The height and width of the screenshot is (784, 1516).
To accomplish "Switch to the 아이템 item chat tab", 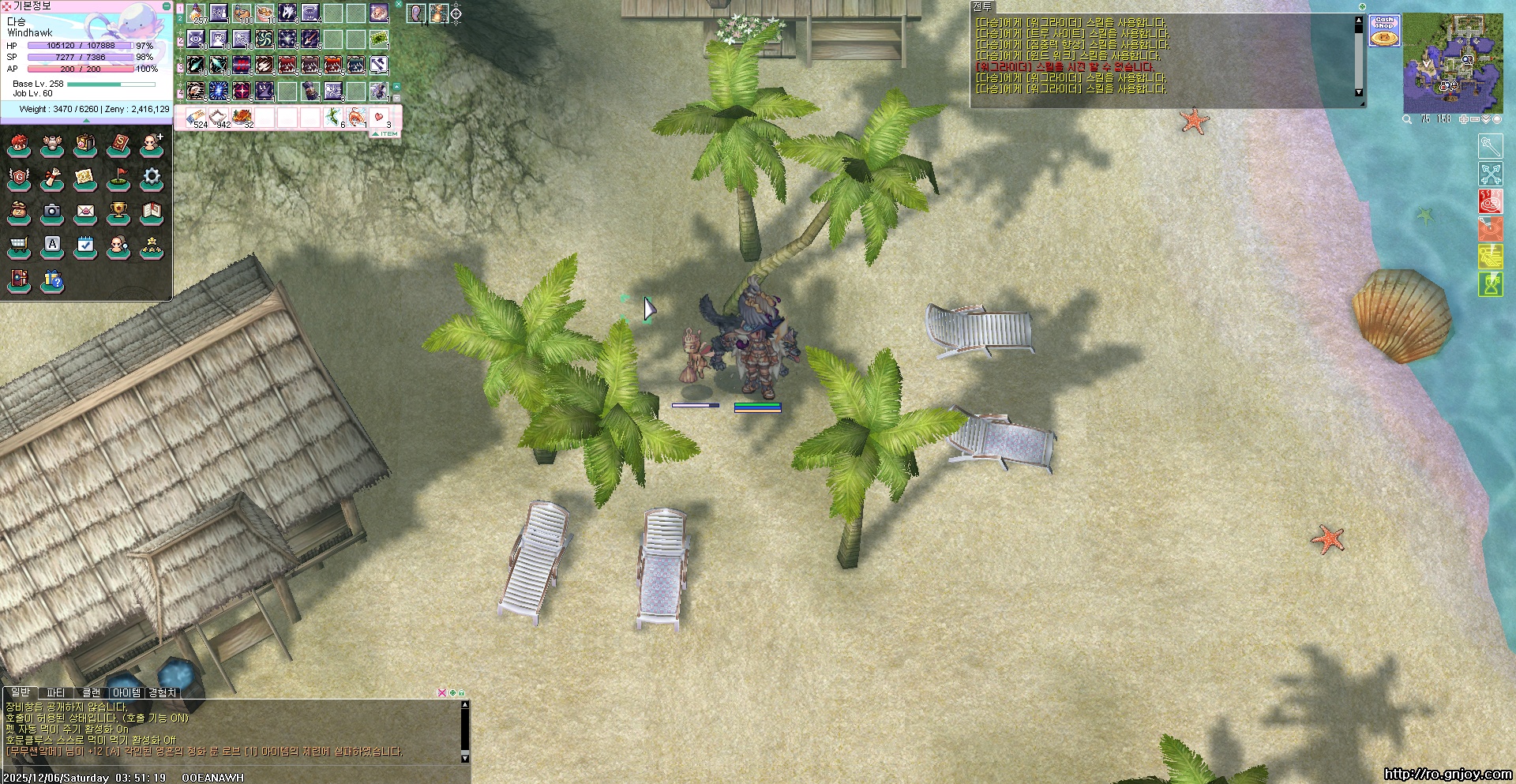I will [x=126, y=692].
